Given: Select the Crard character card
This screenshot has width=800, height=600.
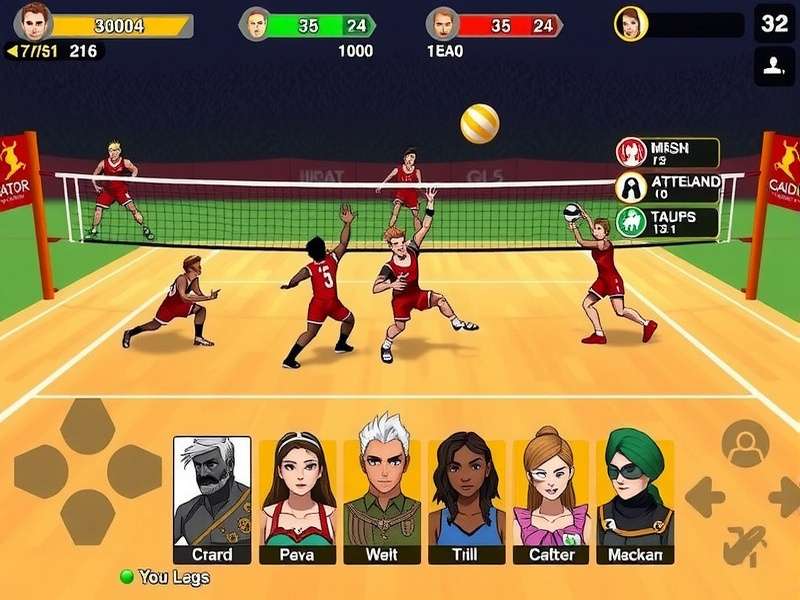Looking at the screenshot, I should (x=212, y=500).
